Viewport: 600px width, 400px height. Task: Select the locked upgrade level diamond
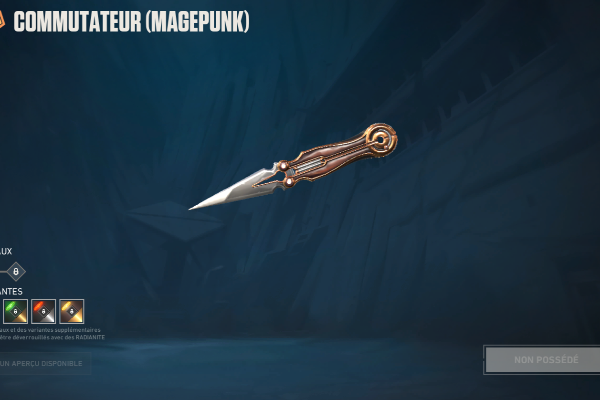tap(15, 271)
